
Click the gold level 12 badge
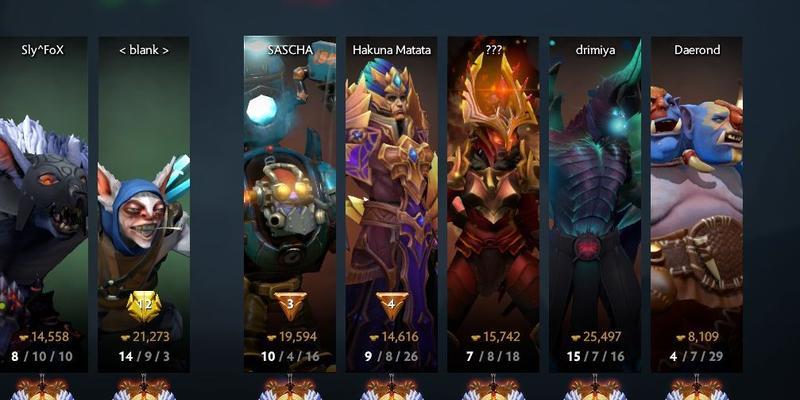click(x=144, y=305)
